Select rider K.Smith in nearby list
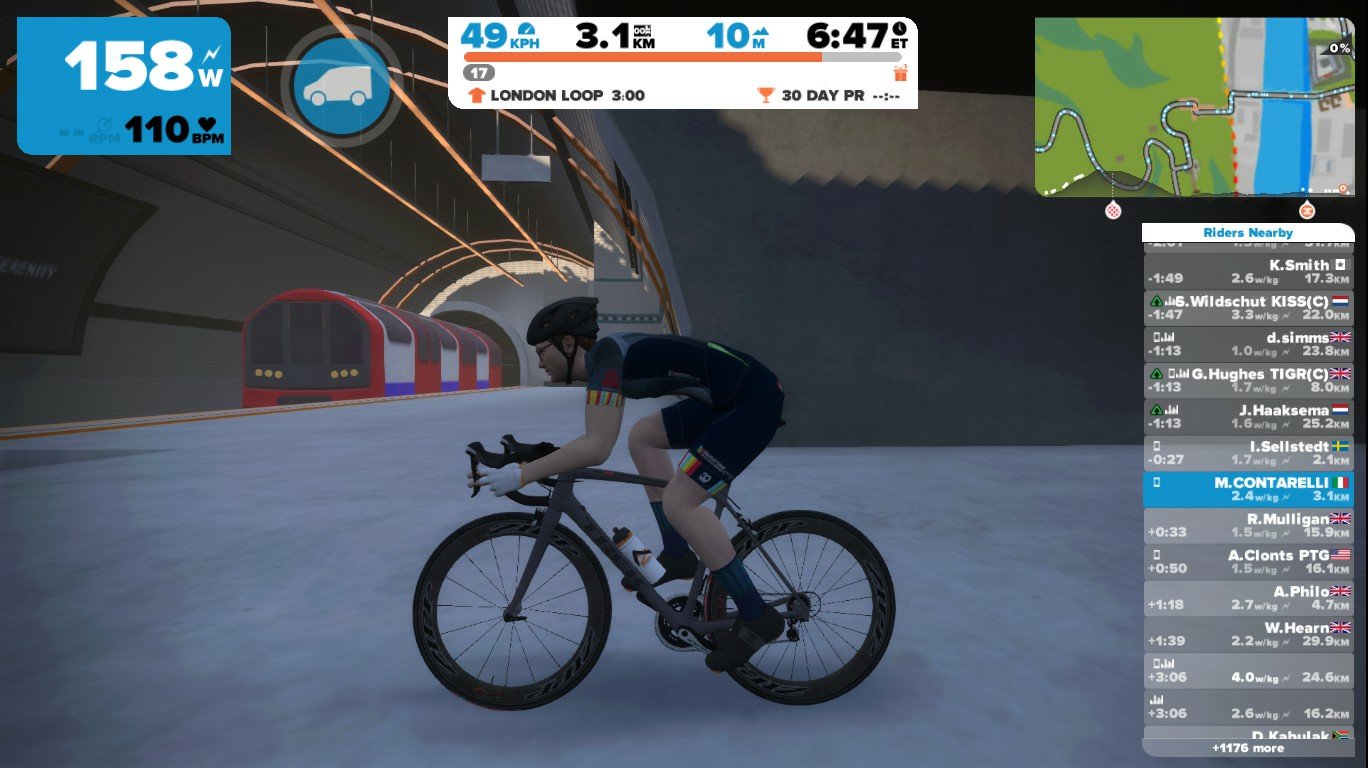Screen dimensions: 1368x768 (x=1247, y=271)
